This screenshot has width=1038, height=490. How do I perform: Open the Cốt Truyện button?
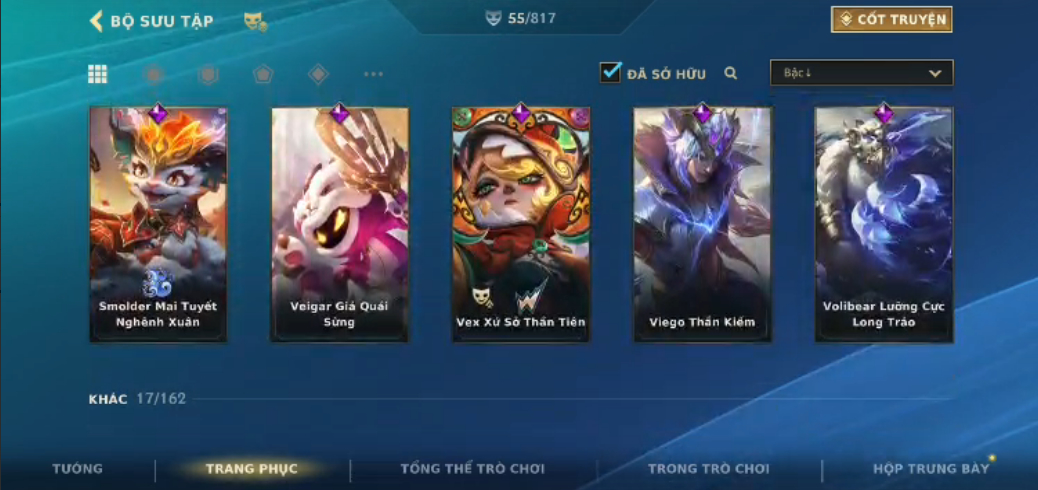(891, 20)
